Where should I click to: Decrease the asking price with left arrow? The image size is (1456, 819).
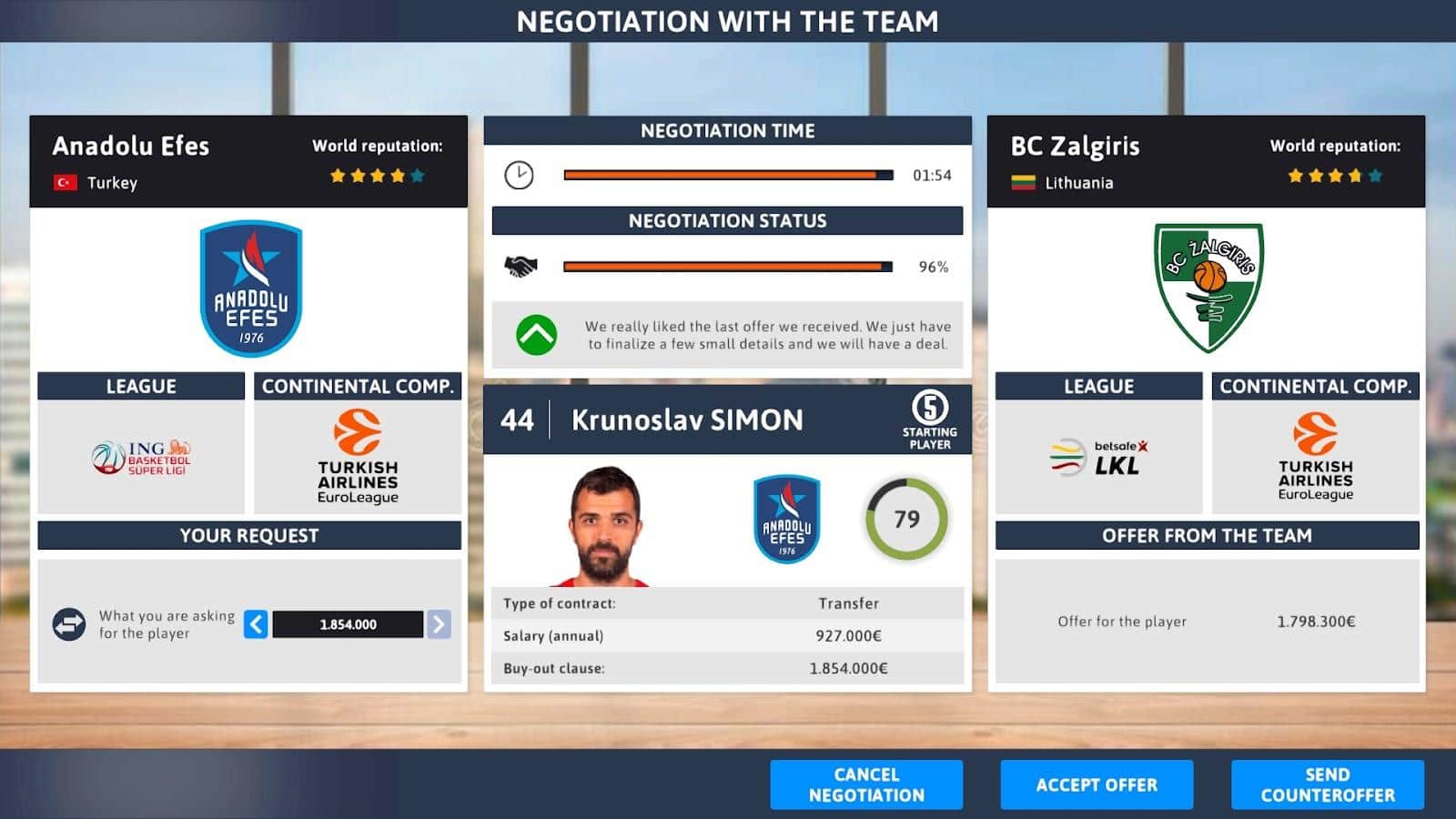(x=256, y=624)
